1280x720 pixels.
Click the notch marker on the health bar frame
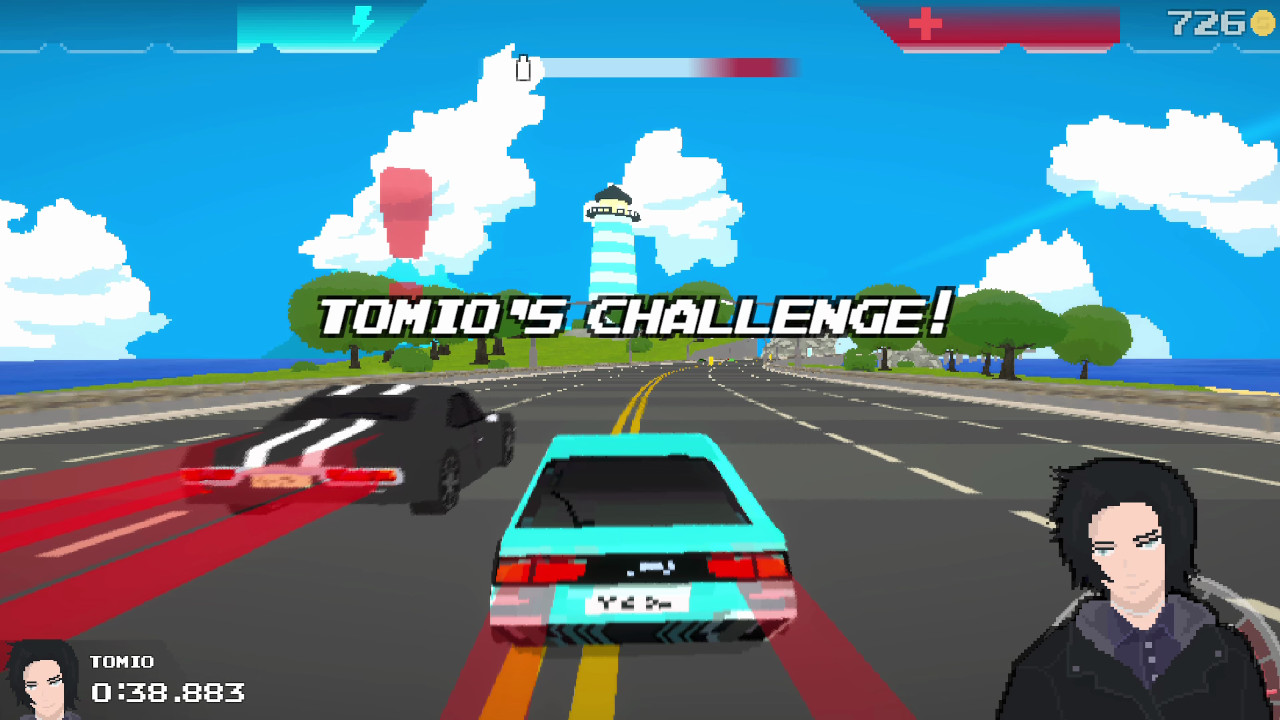coord(1013,47)
